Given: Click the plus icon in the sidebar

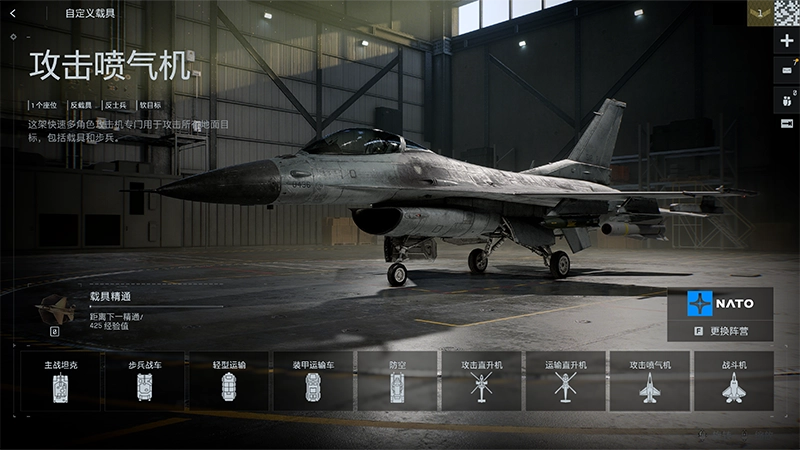Looking at the screenshot, I should [x=787, y=41].
